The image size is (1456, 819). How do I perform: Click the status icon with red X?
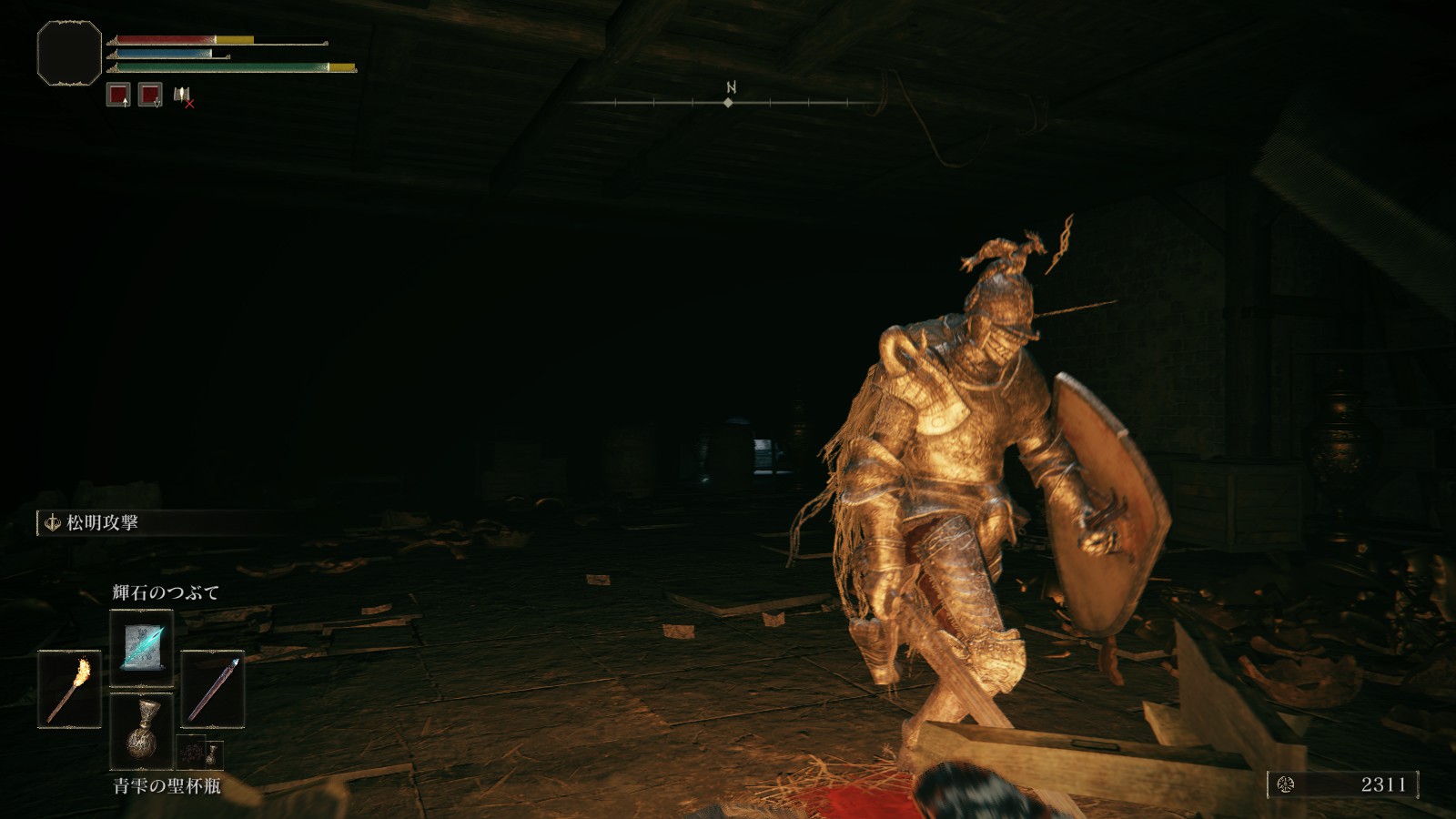coord(183,96)
